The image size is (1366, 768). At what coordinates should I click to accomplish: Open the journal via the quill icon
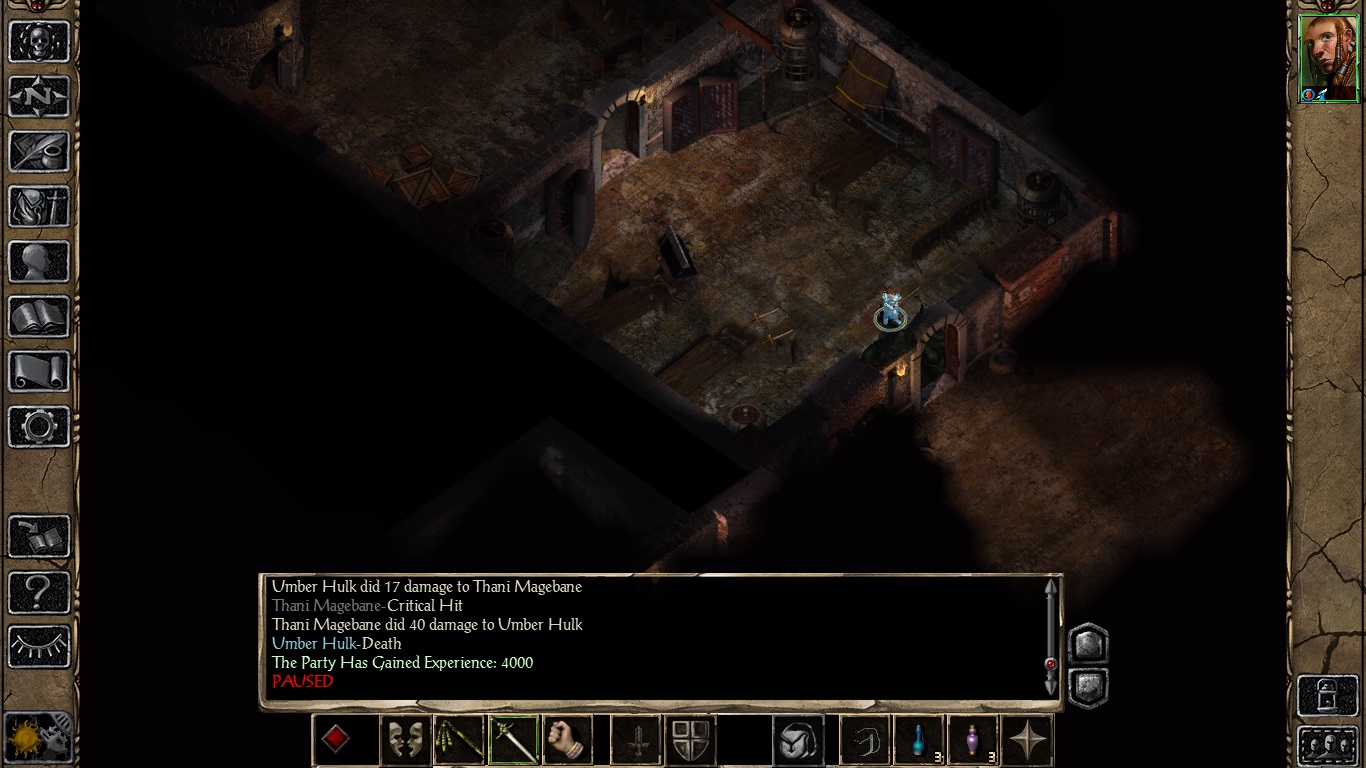(x=39, y=152)
